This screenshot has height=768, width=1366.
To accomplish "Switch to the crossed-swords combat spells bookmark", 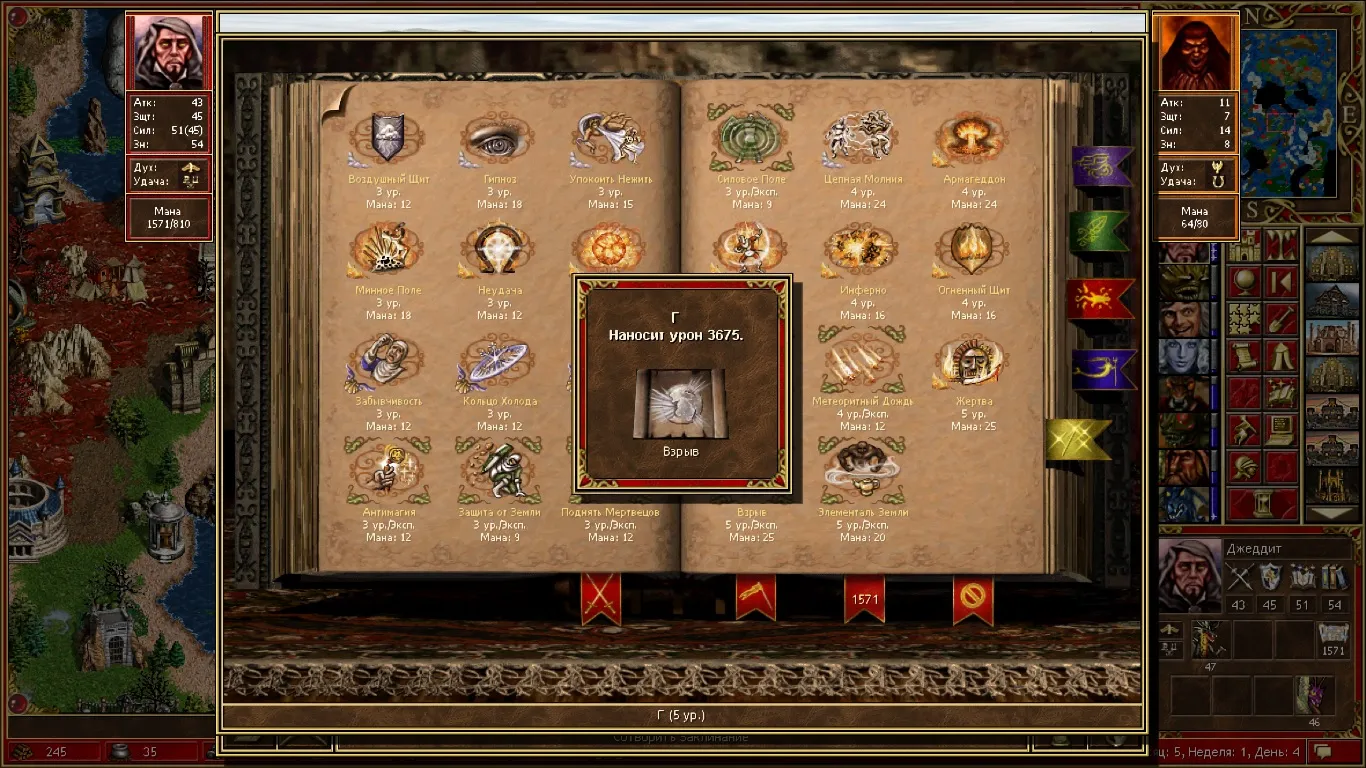I will [x=600, y=598].
